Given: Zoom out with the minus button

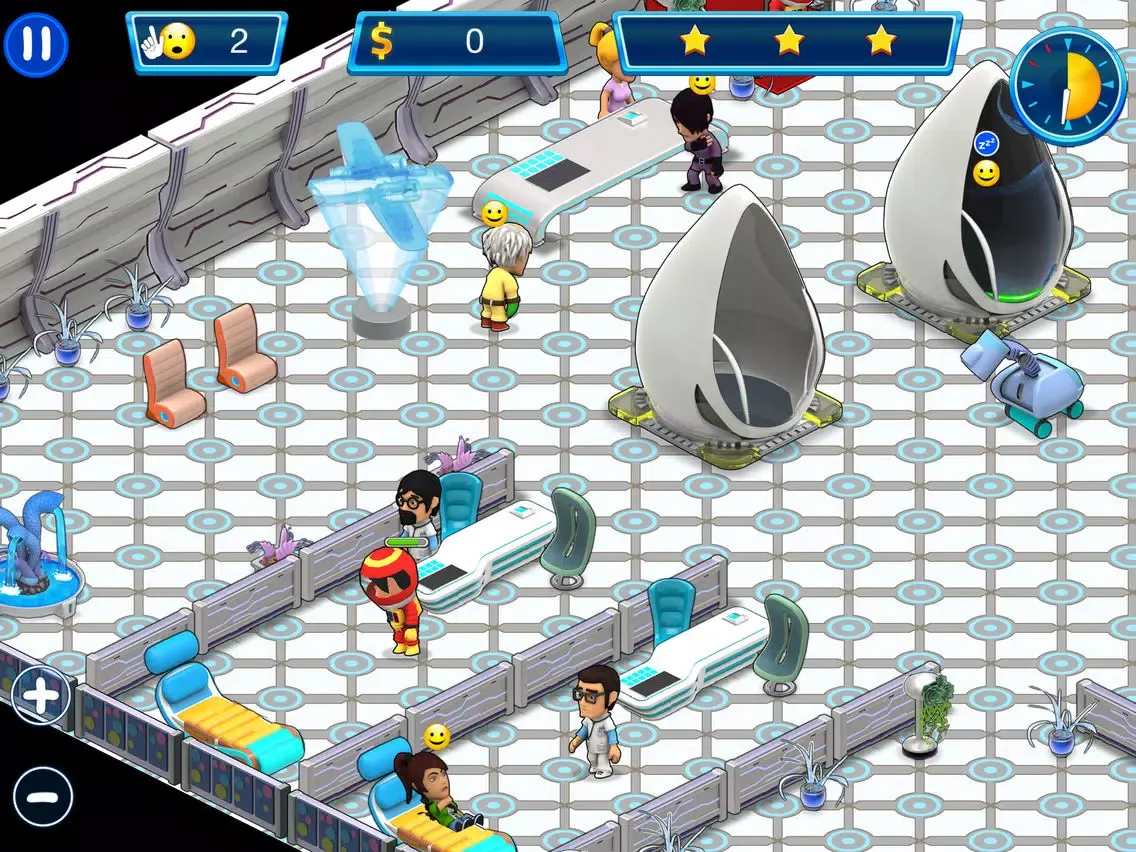Looking at the screenshot, I should point(43,797).
